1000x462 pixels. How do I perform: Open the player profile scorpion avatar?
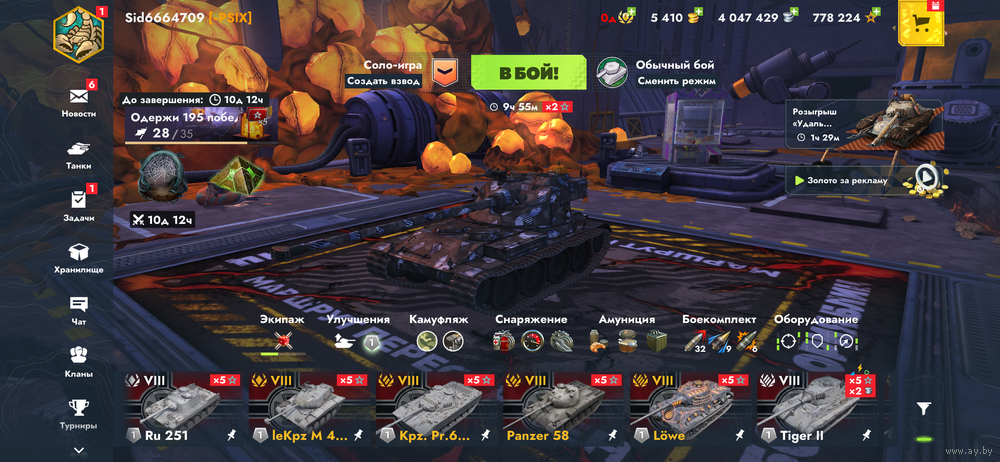point(78,33)
